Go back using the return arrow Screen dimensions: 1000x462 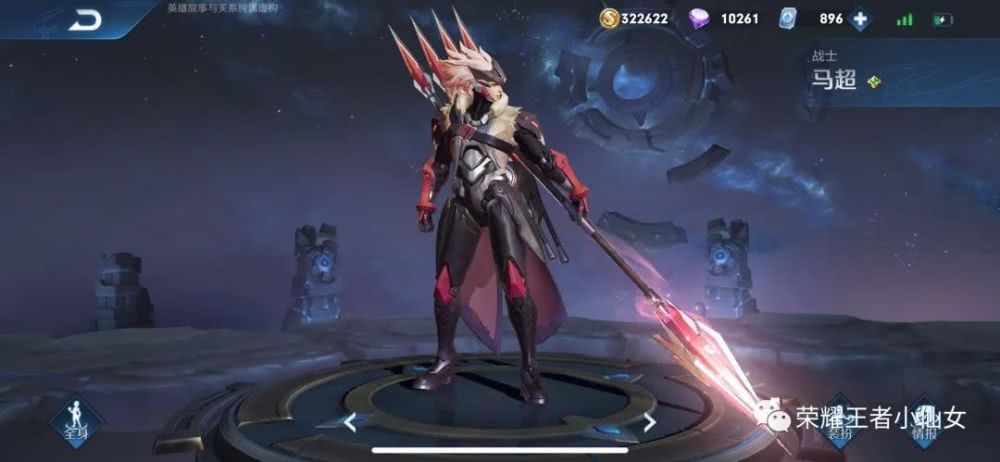point(85,20)
